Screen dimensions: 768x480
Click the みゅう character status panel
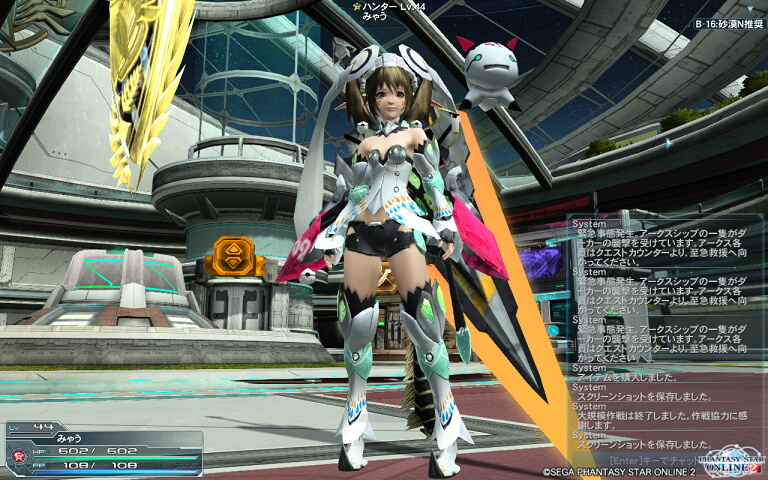[102, 451]
